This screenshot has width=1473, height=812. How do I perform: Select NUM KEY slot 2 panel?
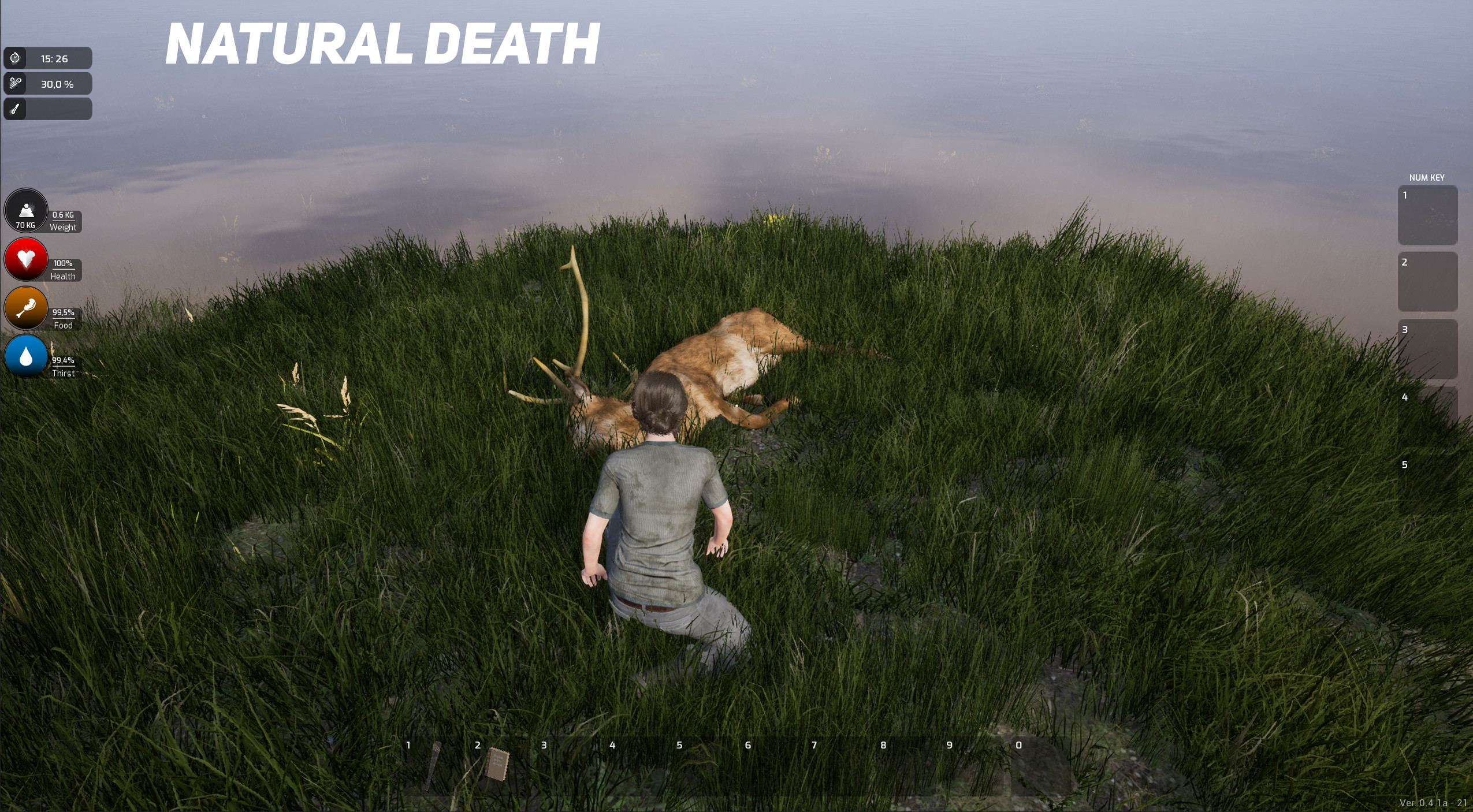[x=1427, y=281]
